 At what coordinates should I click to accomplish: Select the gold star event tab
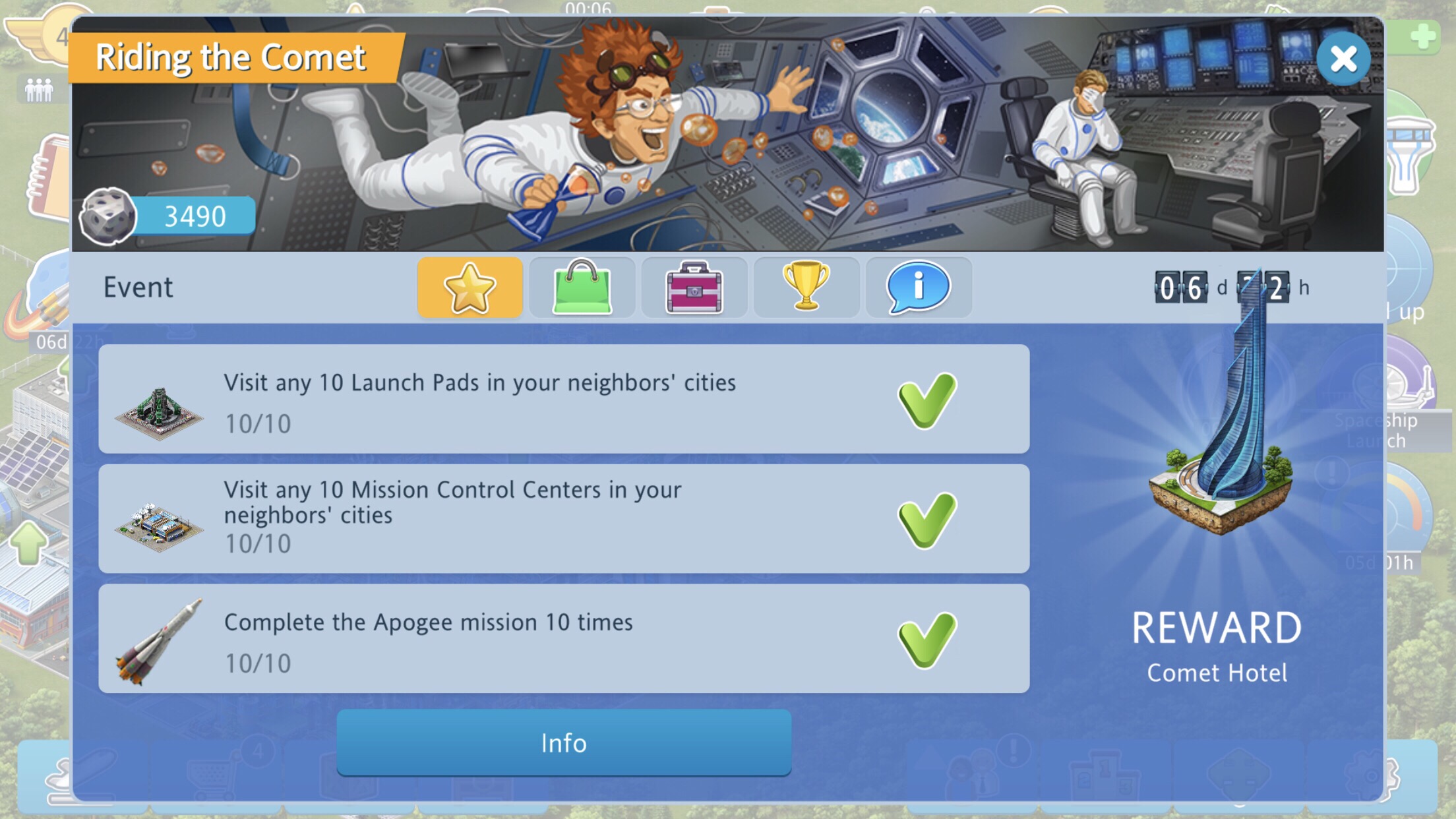pyautogui.click(x=470, y=288)
